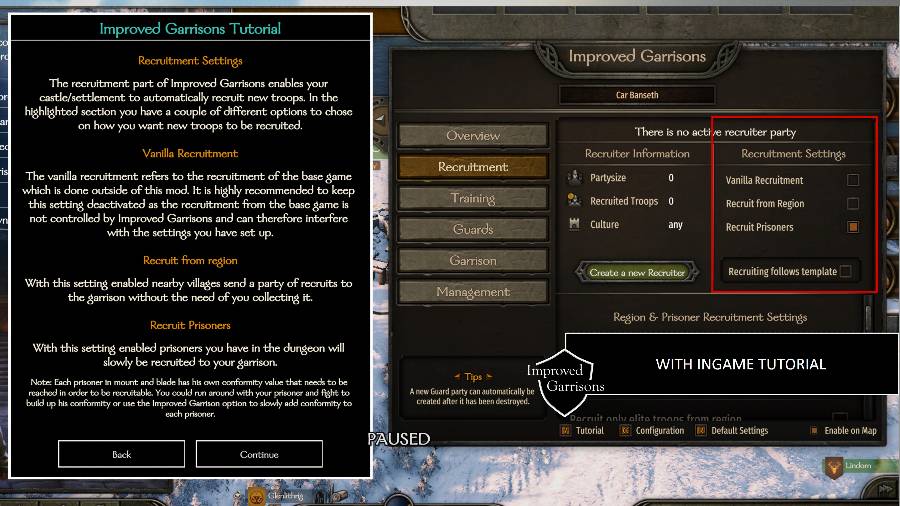Uncheck the Recruit Prisoners checkbox

pos(853,227)
